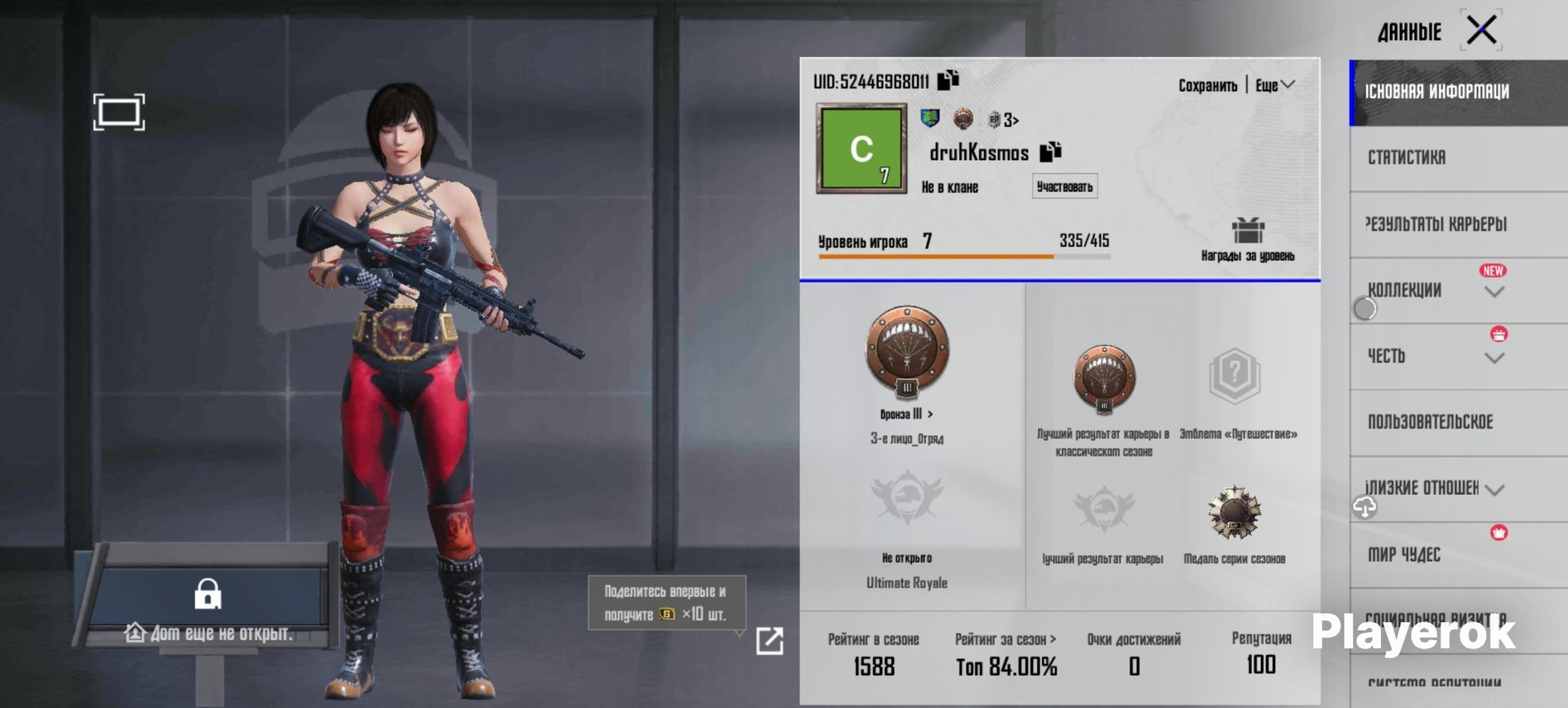Open the Мир чудес tab
The height and width of the screenshot is (708, 1568).
point(1404,555)
